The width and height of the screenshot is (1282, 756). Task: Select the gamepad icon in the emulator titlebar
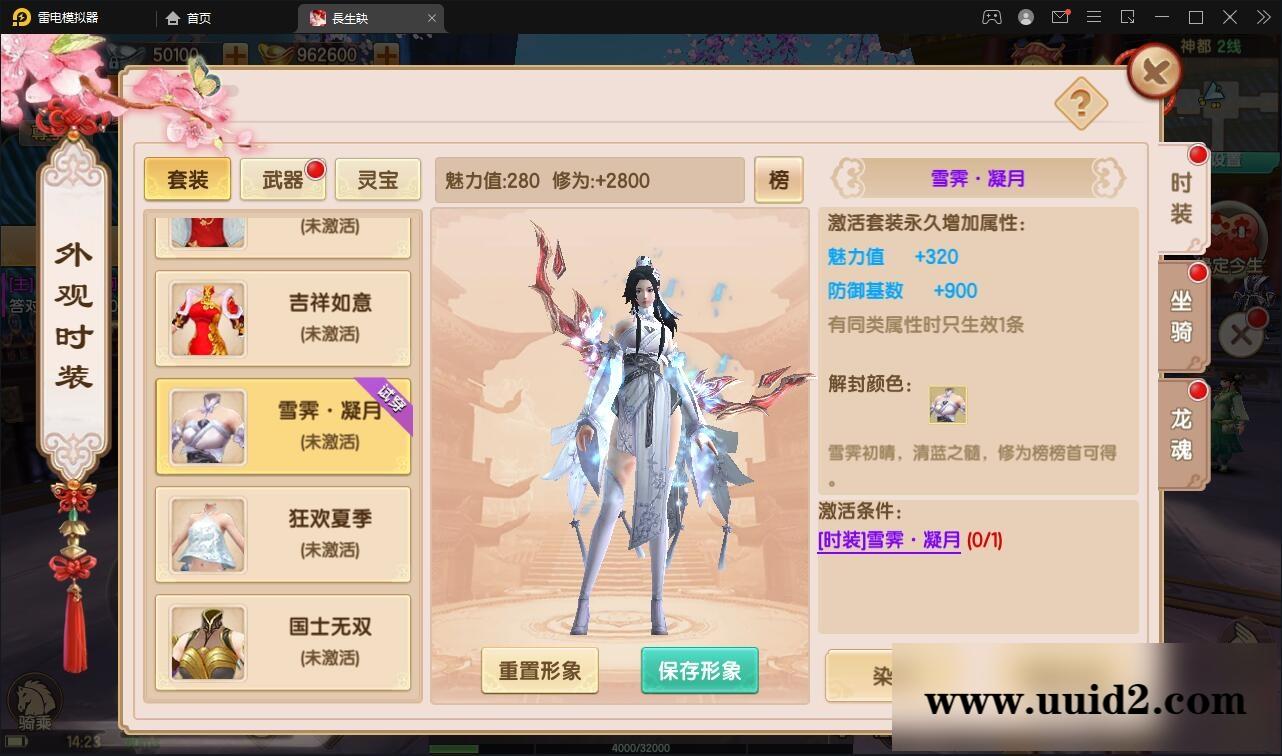(x=991, y=17)
